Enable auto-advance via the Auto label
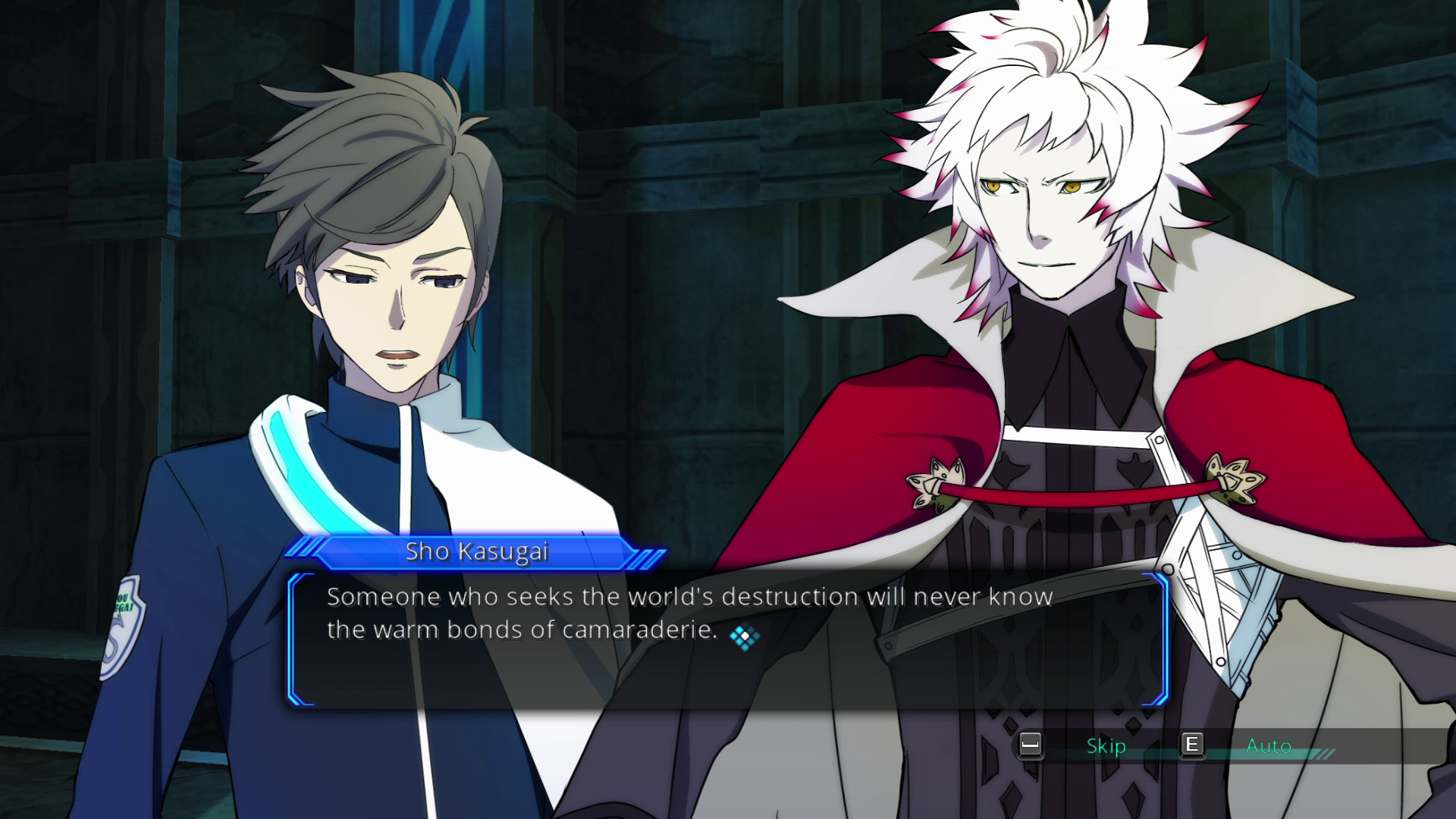This screenshot has height=819, width=1456. (1268, 746)
